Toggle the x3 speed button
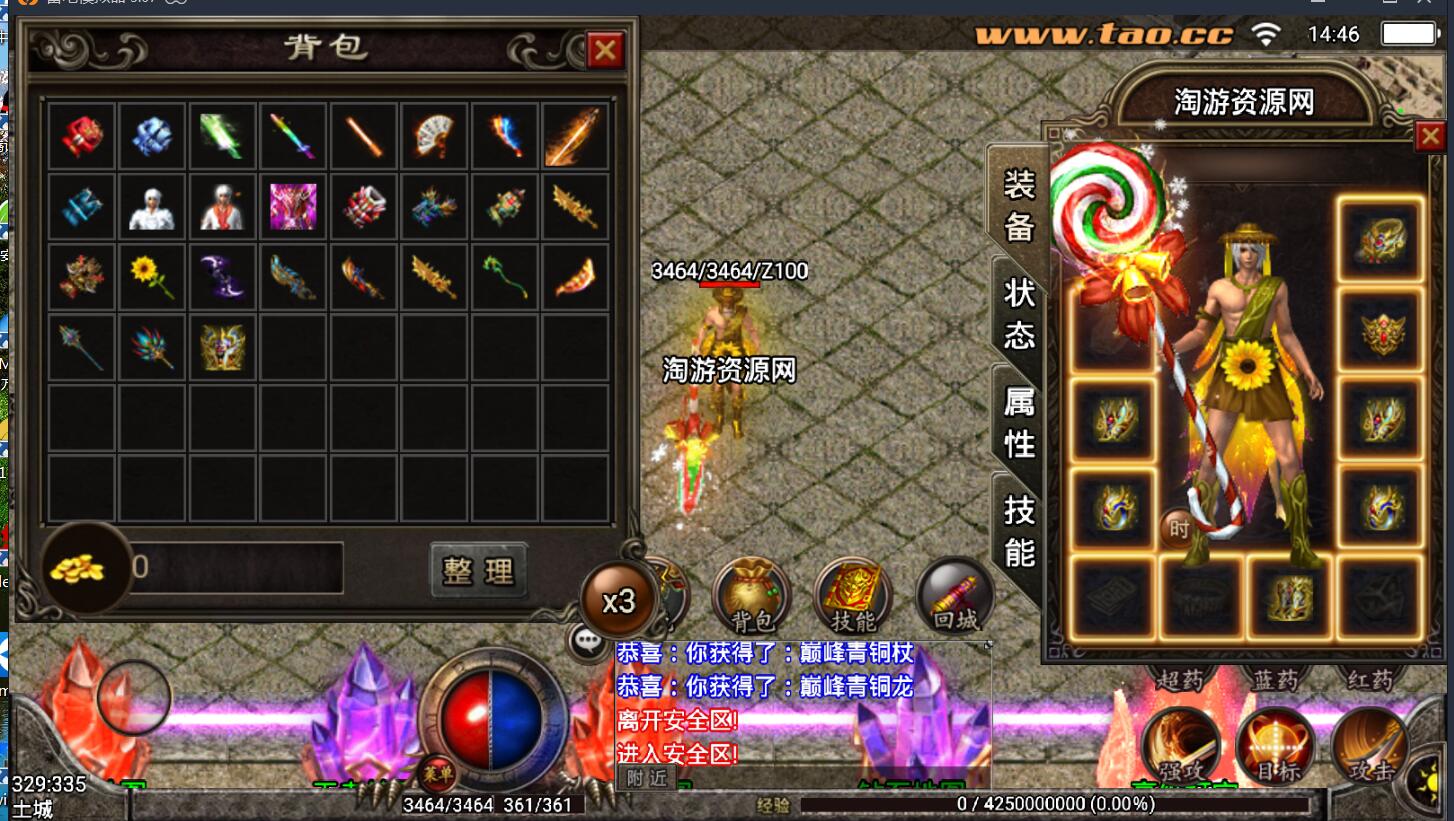This screenshot has height=821, width=1454. click(x=619, y=601)
